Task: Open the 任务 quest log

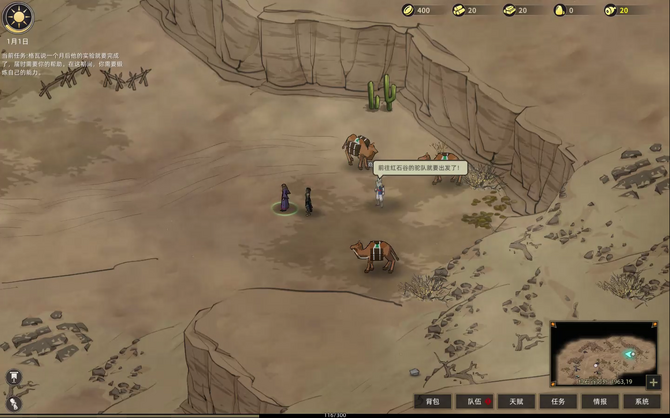Action: click(x=558, y=401)
